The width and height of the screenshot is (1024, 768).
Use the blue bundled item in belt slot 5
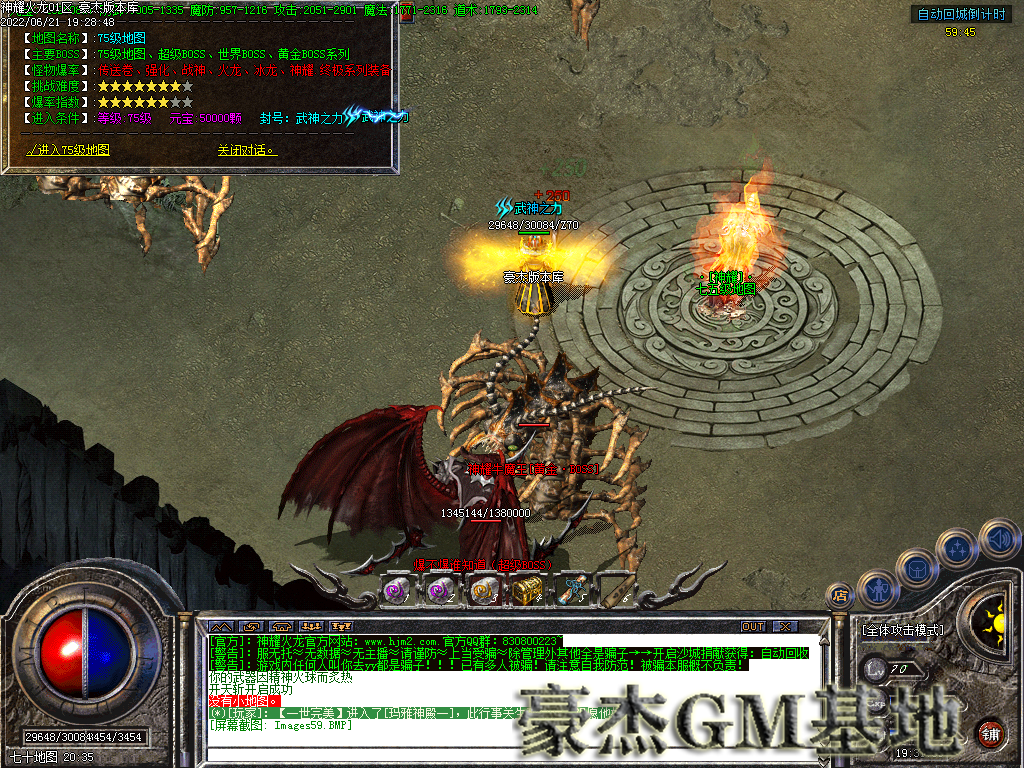point(573,590)
